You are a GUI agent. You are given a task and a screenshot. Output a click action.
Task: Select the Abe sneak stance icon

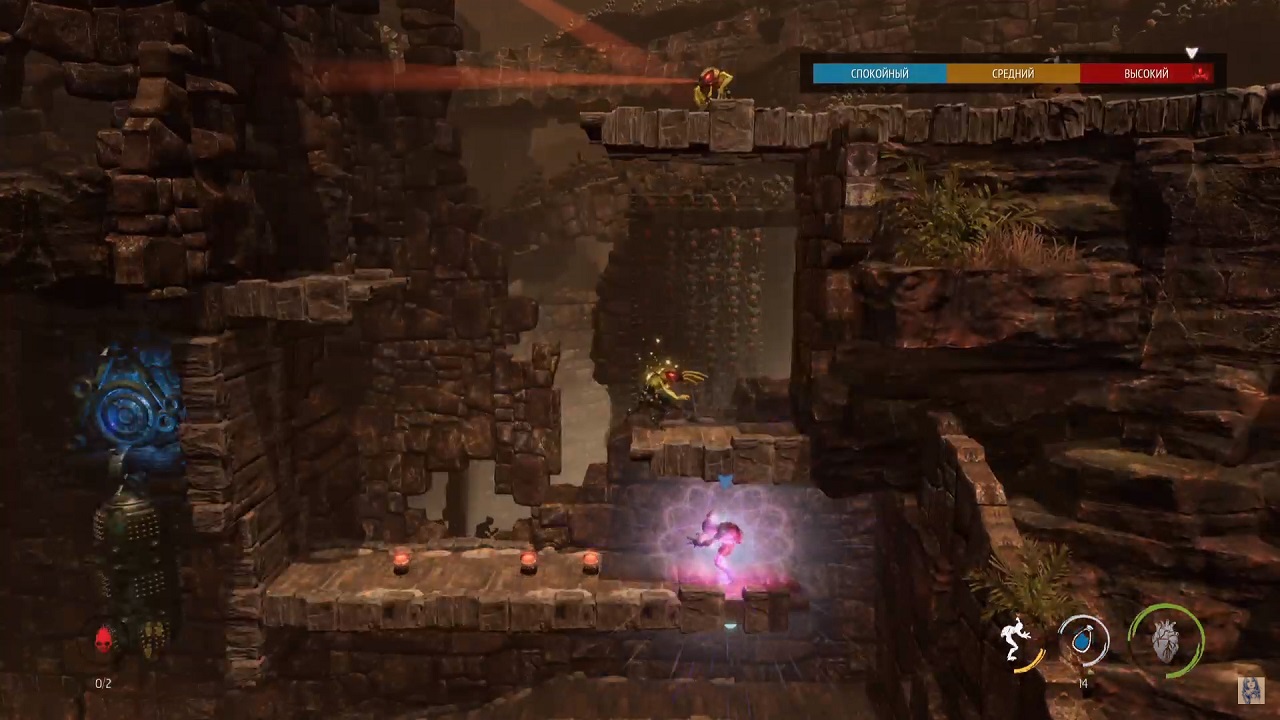click(1013, 637)
